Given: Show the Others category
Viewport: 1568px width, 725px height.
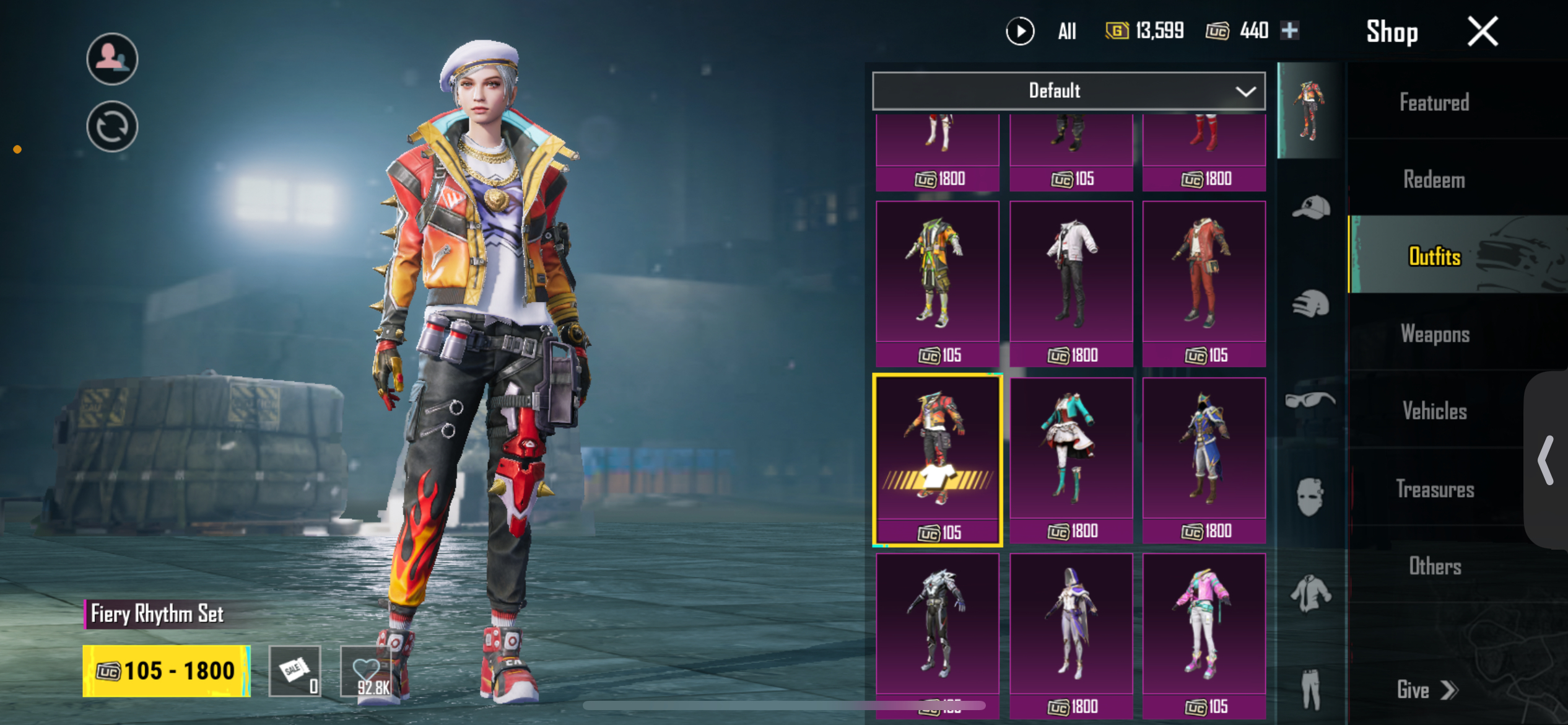Looking at the screenshot, I should (x=1434, y=566).
